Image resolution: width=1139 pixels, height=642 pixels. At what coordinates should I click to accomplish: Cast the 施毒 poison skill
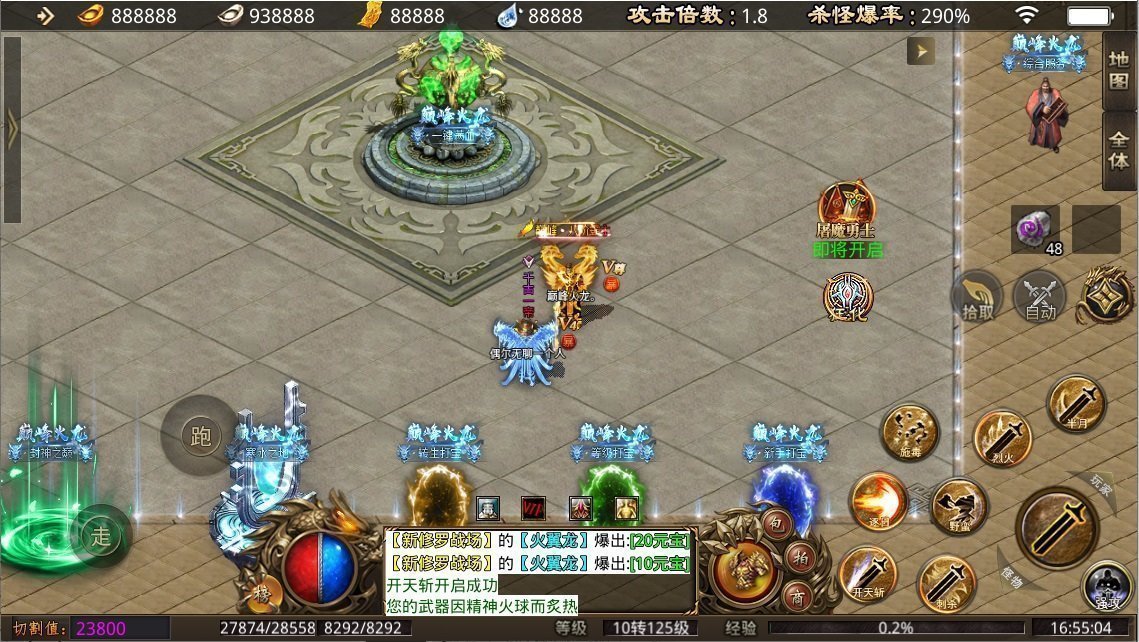(x=909, y=432)
